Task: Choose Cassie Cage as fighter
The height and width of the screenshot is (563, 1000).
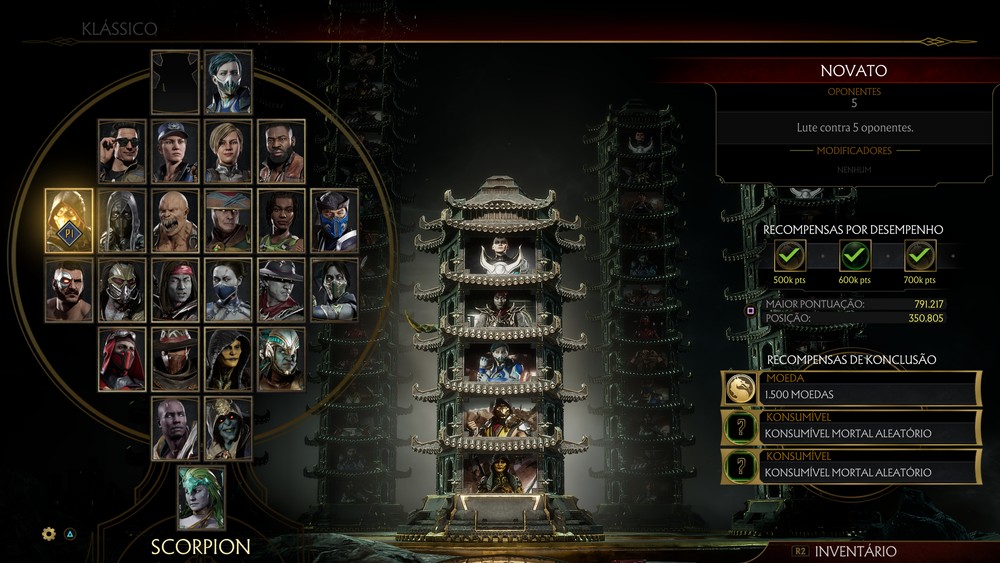Action: [228, 151]
